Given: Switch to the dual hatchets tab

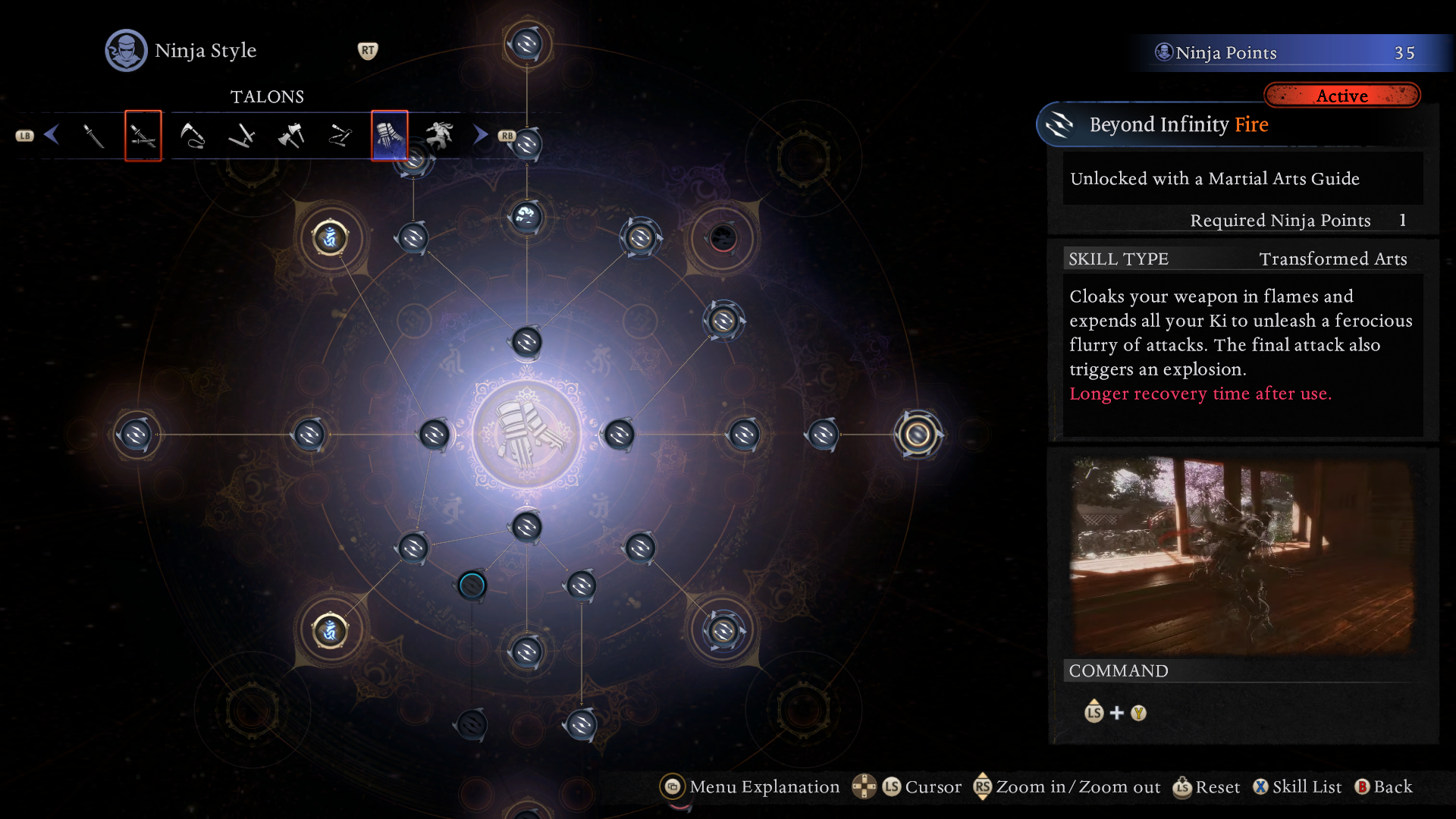Looking at the screenshot, I should [291, 136].
